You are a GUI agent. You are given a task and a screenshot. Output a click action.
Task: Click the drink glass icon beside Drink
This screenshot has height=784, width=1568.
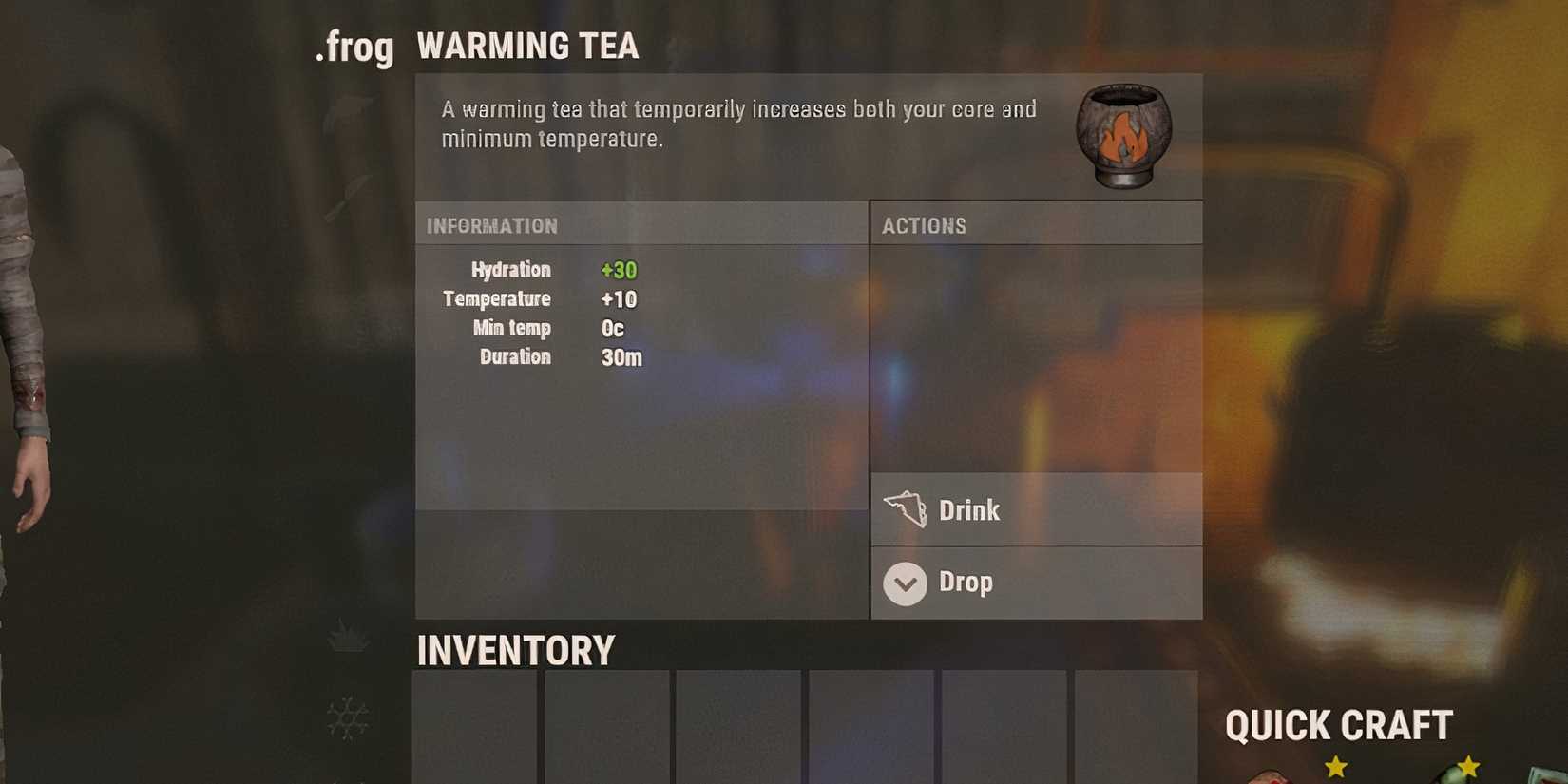(906, 510)
